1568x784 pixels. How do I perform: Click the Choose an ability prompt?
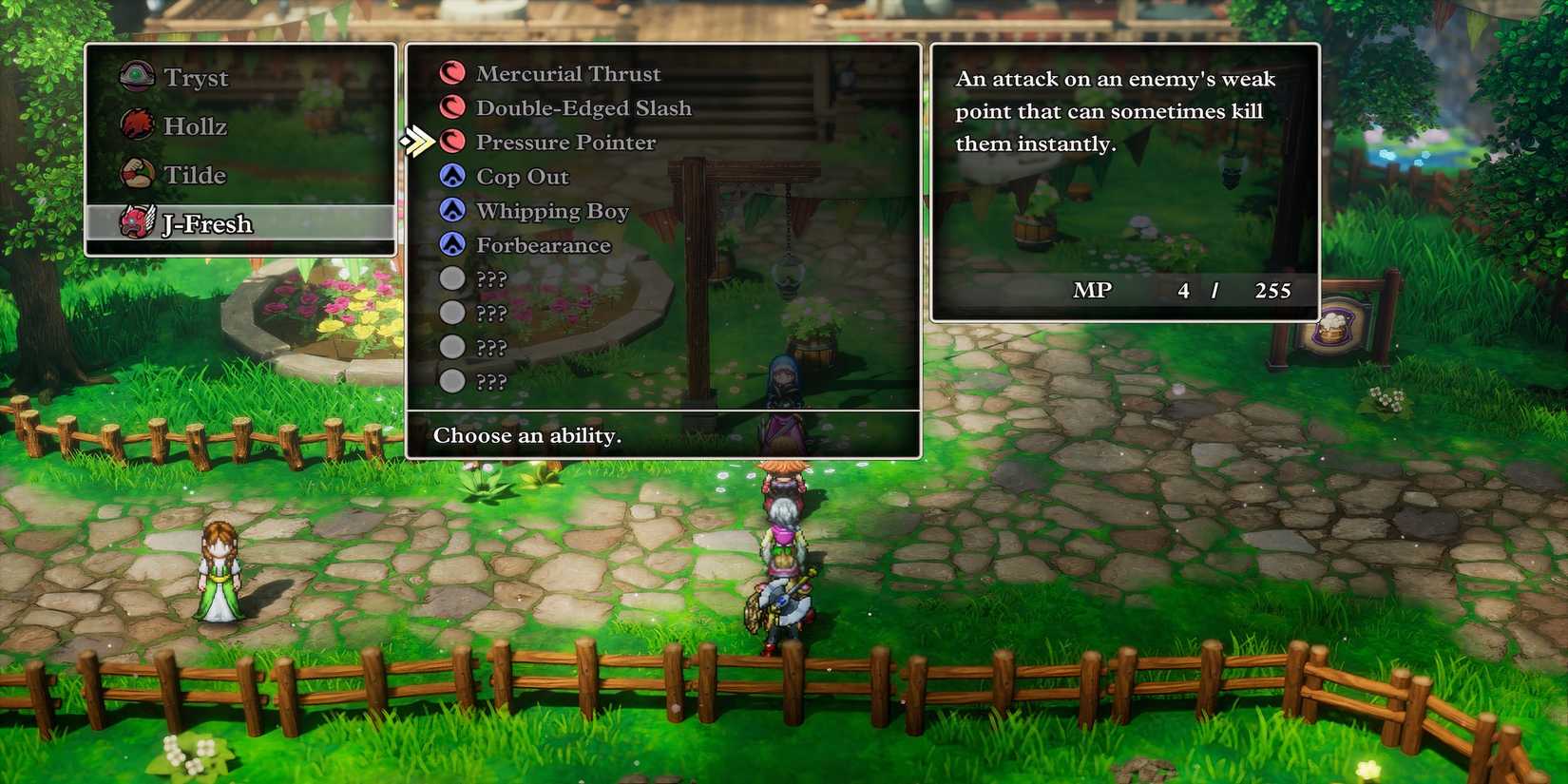coord(527,435)
